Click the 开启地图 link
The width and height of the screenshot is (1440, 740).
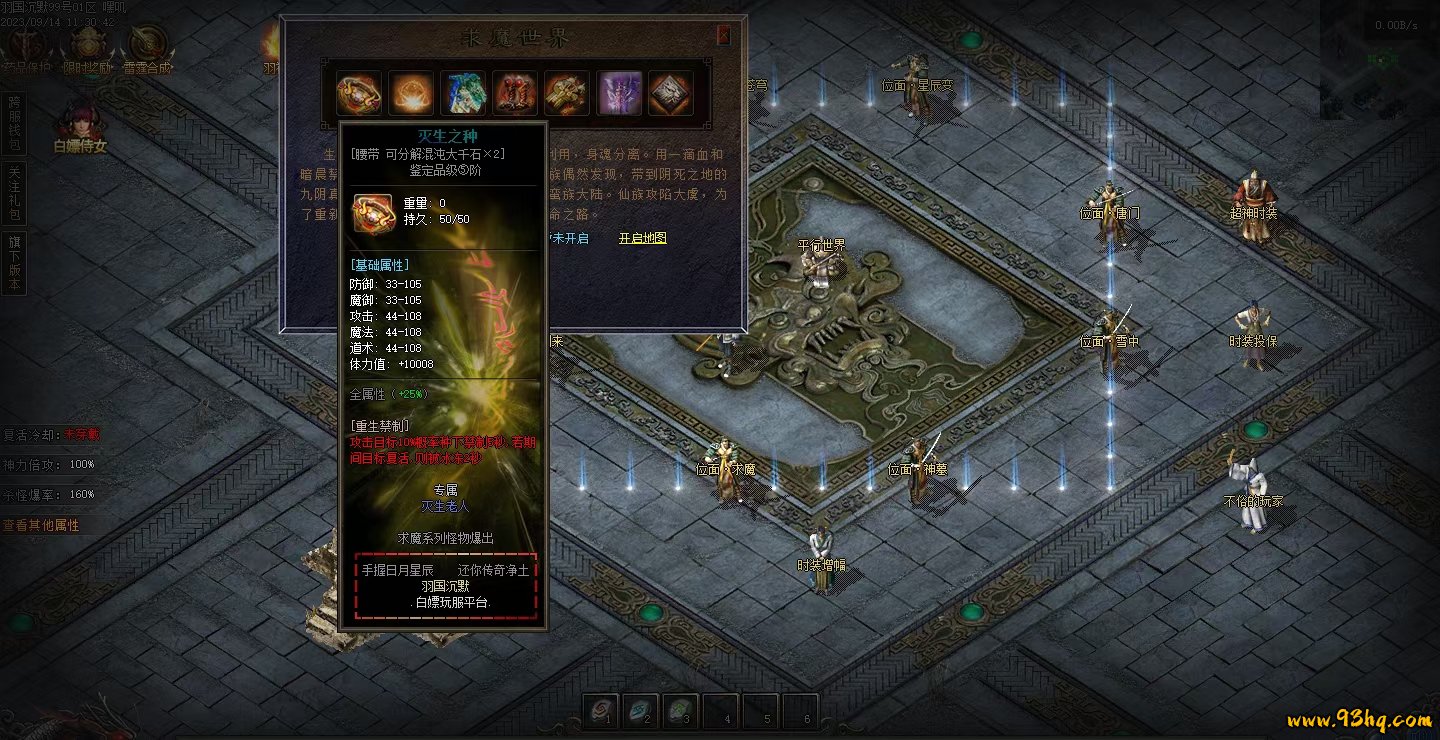click(x=642, y=238)
